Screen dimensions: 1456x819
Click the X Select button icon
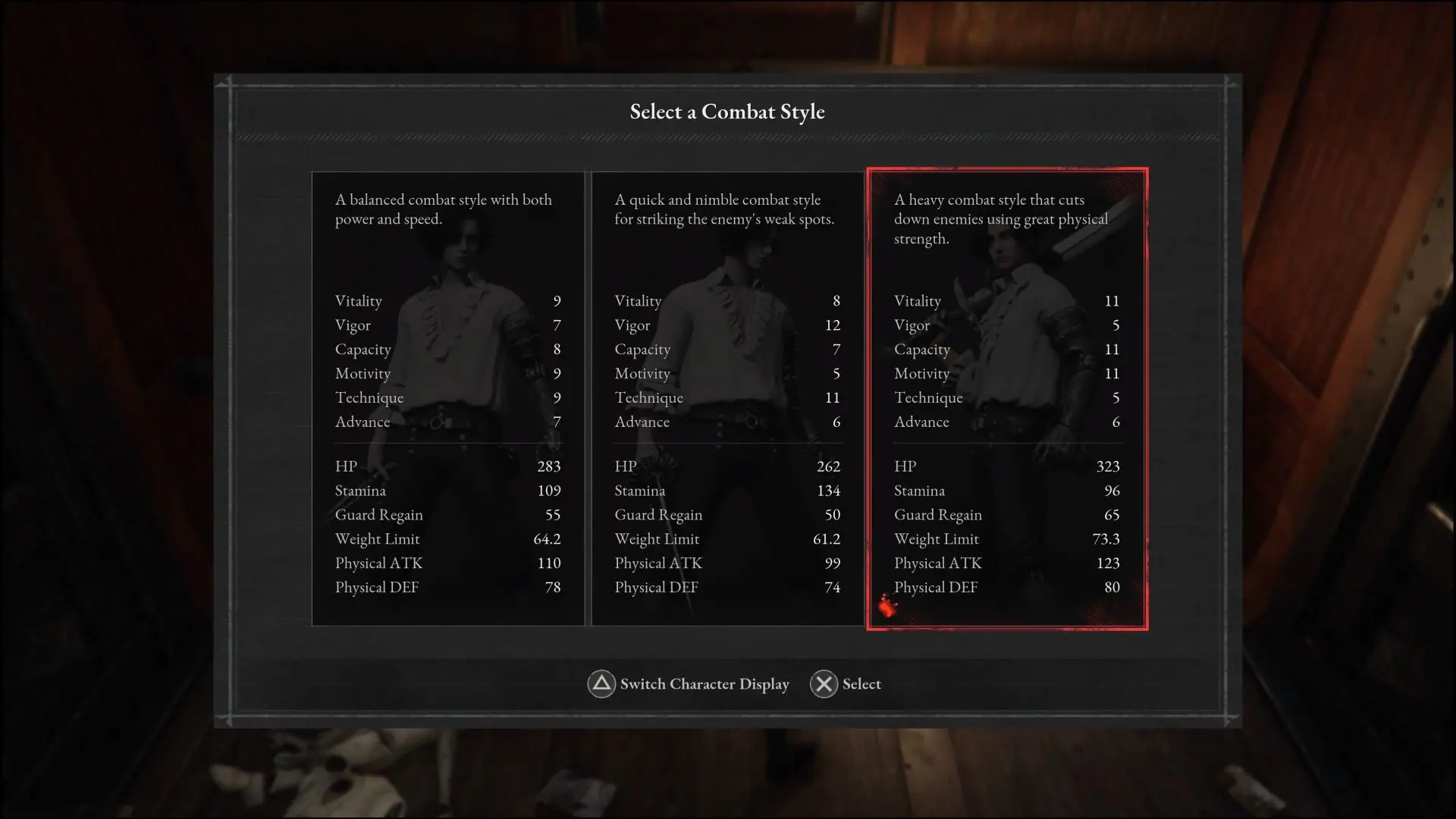[x=824, y=684]
